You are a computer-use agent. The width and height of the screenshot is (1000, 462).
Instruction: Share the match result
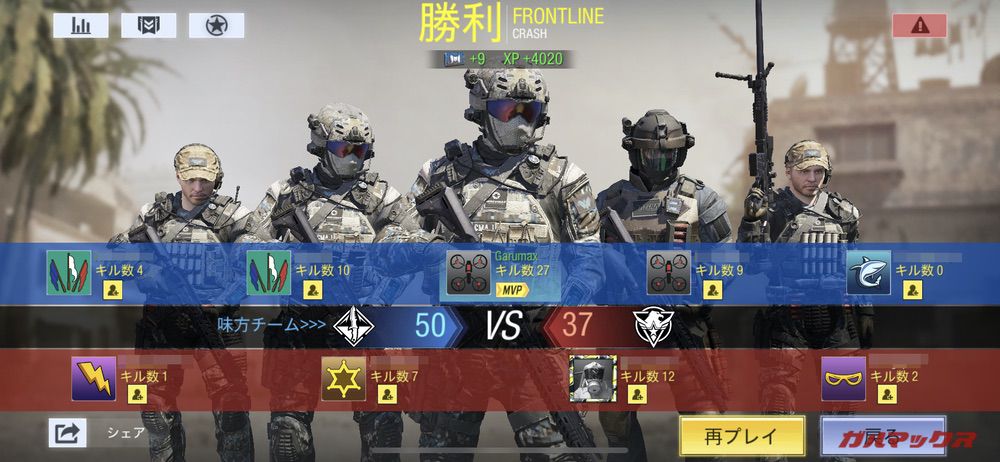click(67, 433)
